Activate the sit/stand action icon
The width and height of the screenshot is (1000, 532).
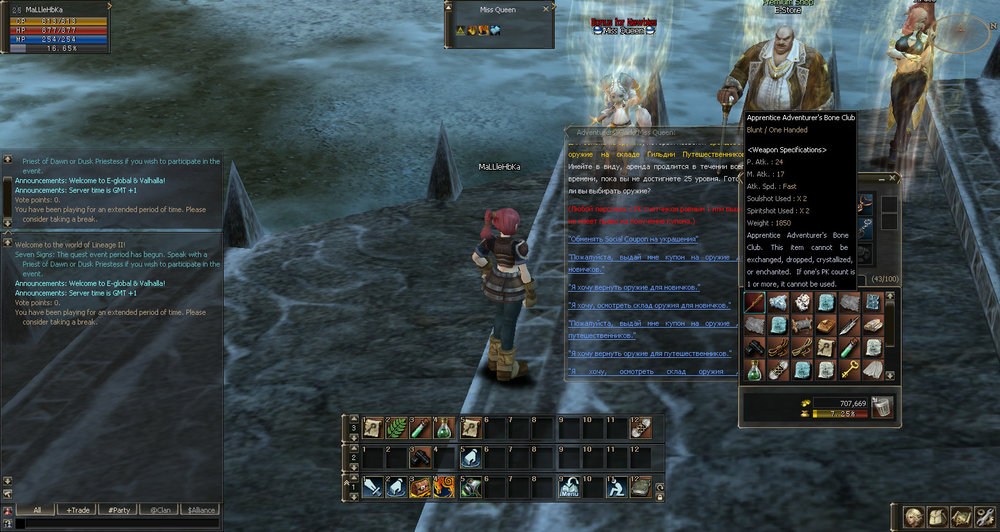[x=616, y=487]
